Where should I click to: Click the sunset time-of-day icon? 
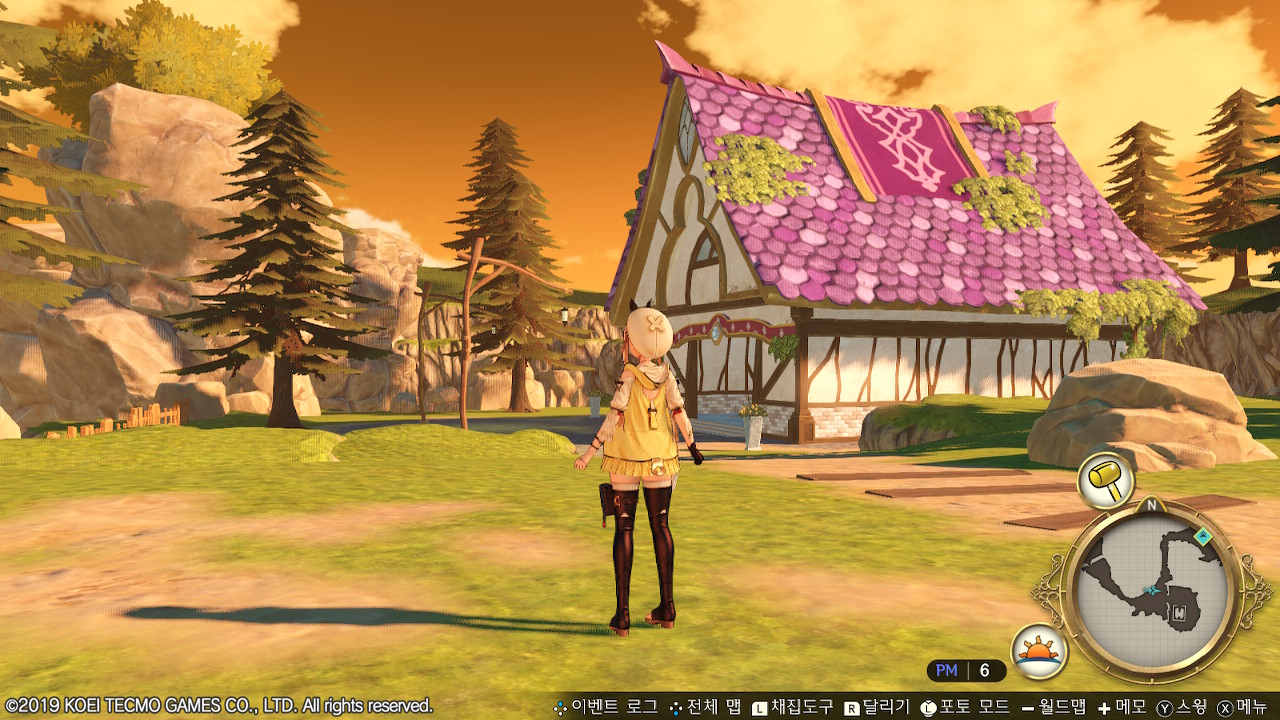(x=1039, y=651)
